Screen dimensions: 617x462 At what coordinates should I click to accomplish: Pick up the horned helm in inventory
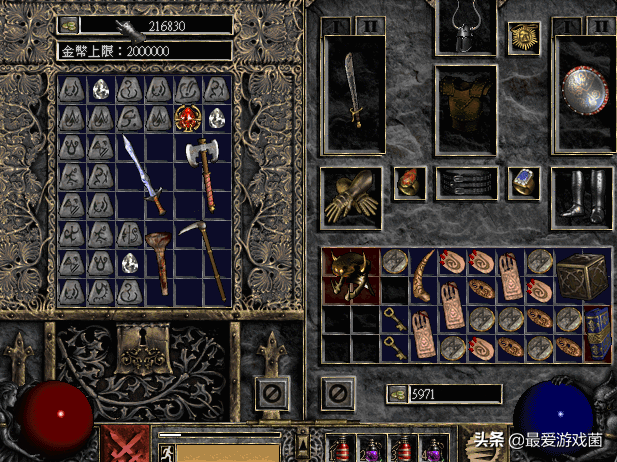[x=352, y=274]
